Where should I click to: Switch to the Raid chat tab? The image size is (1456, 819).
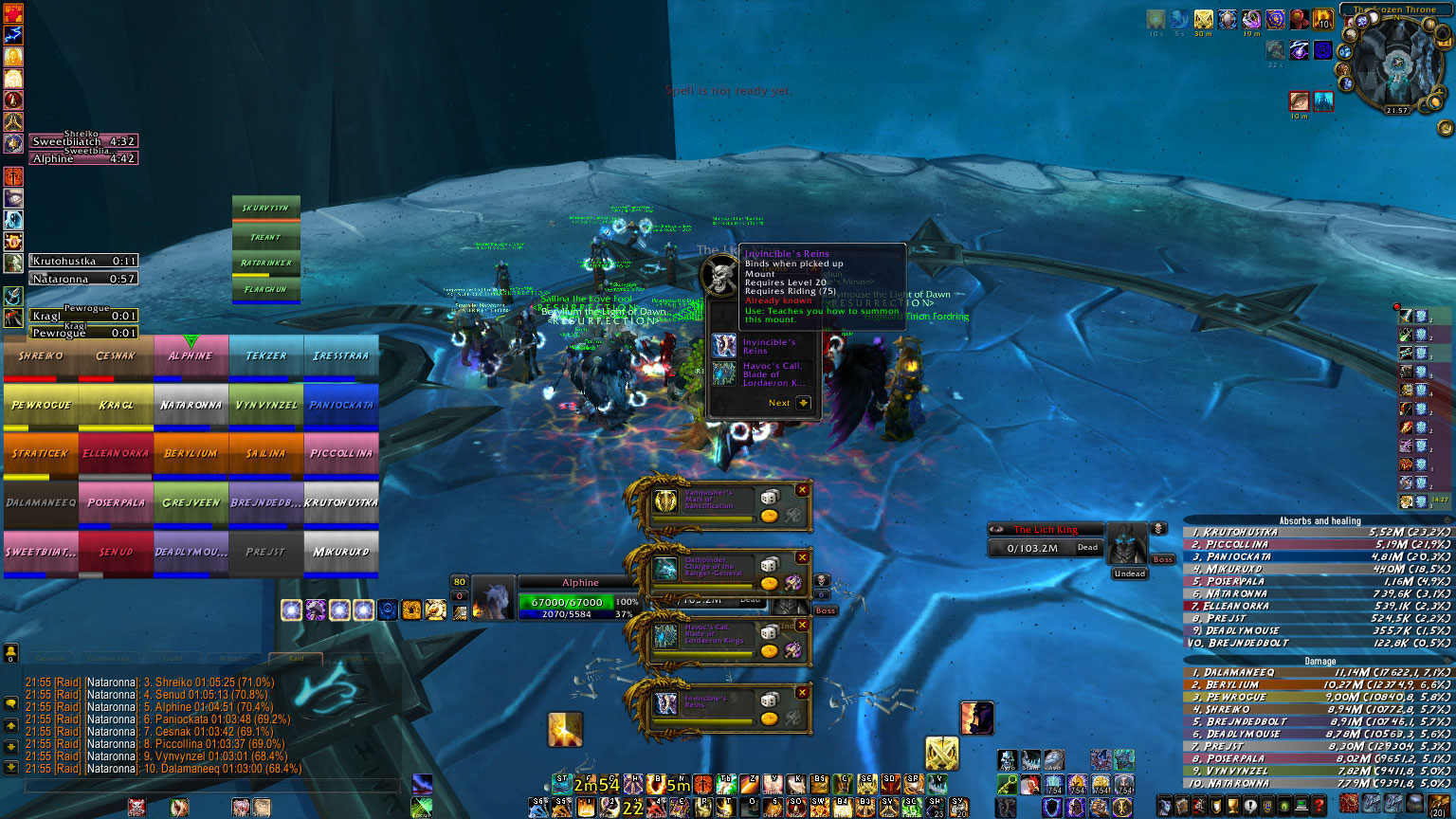coord(296,658)
